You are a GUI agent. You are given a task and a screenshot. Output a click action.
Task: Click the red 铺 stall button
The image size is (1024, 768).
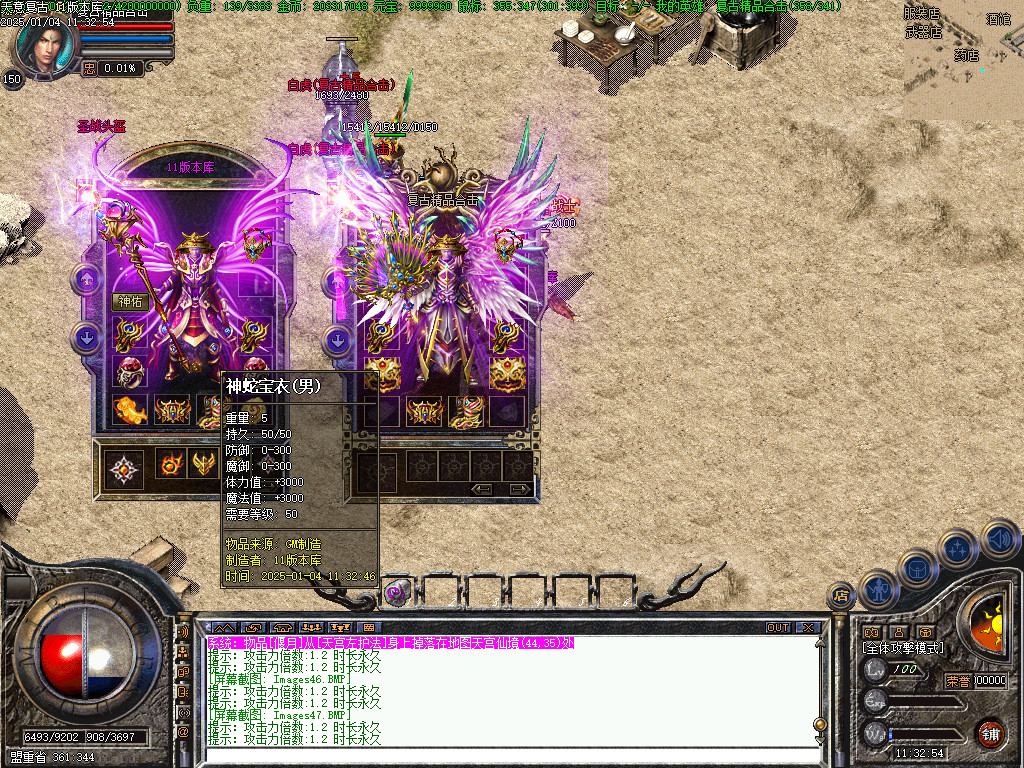tap(990, 732)
